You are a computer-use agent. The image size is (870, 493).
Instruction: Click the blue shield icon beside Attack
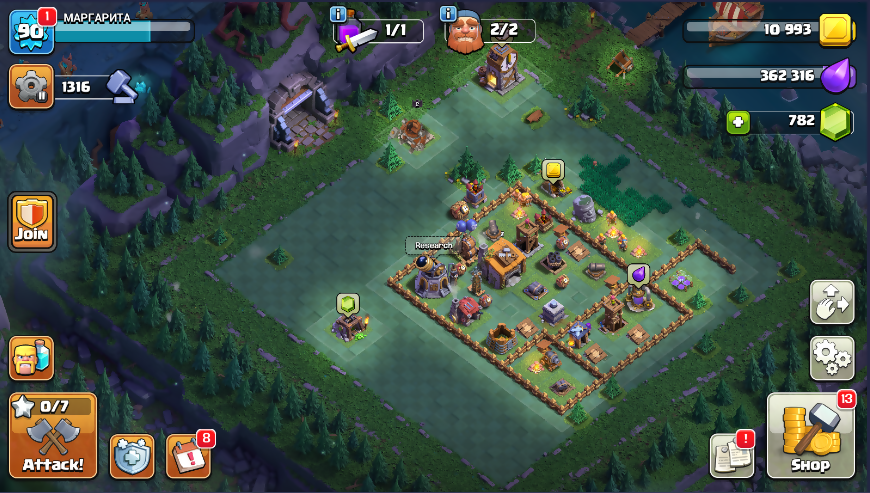click(x=131, y=456)
